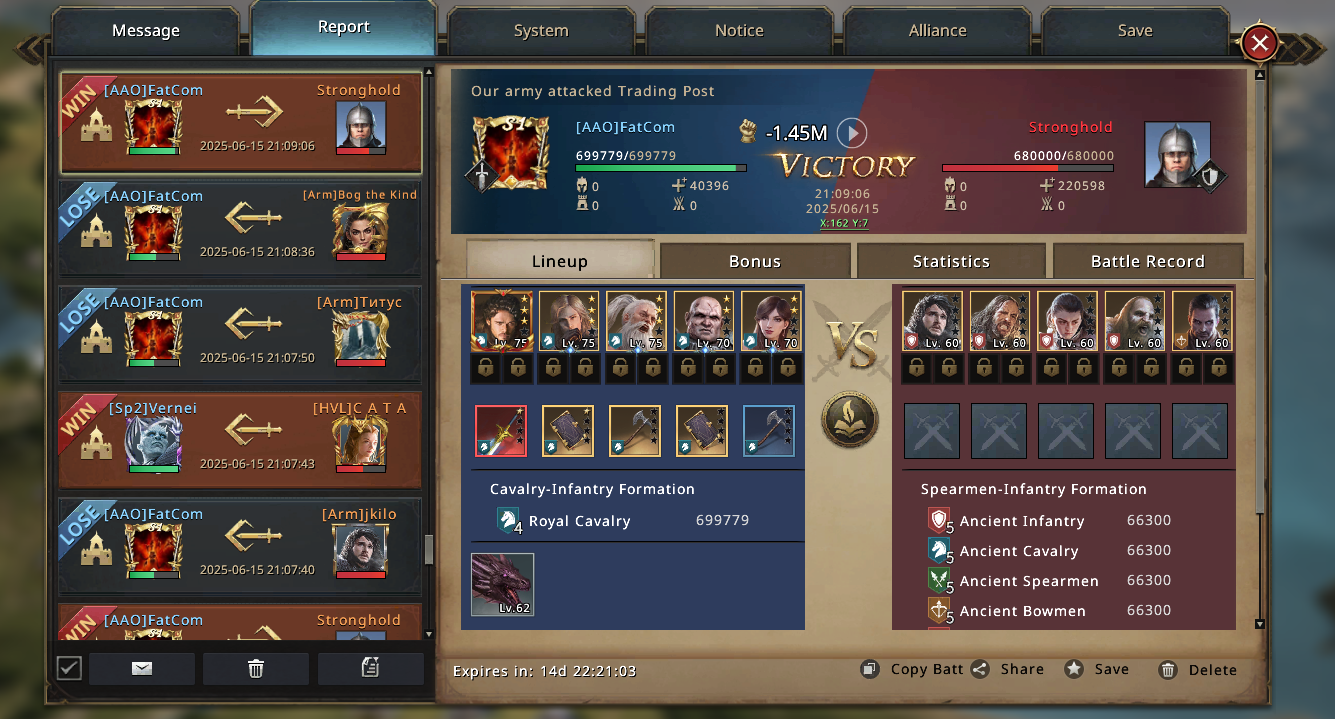This screenshot has height=719, width=1335.
Task: Play the battle replay
Action: click(851, 133)
